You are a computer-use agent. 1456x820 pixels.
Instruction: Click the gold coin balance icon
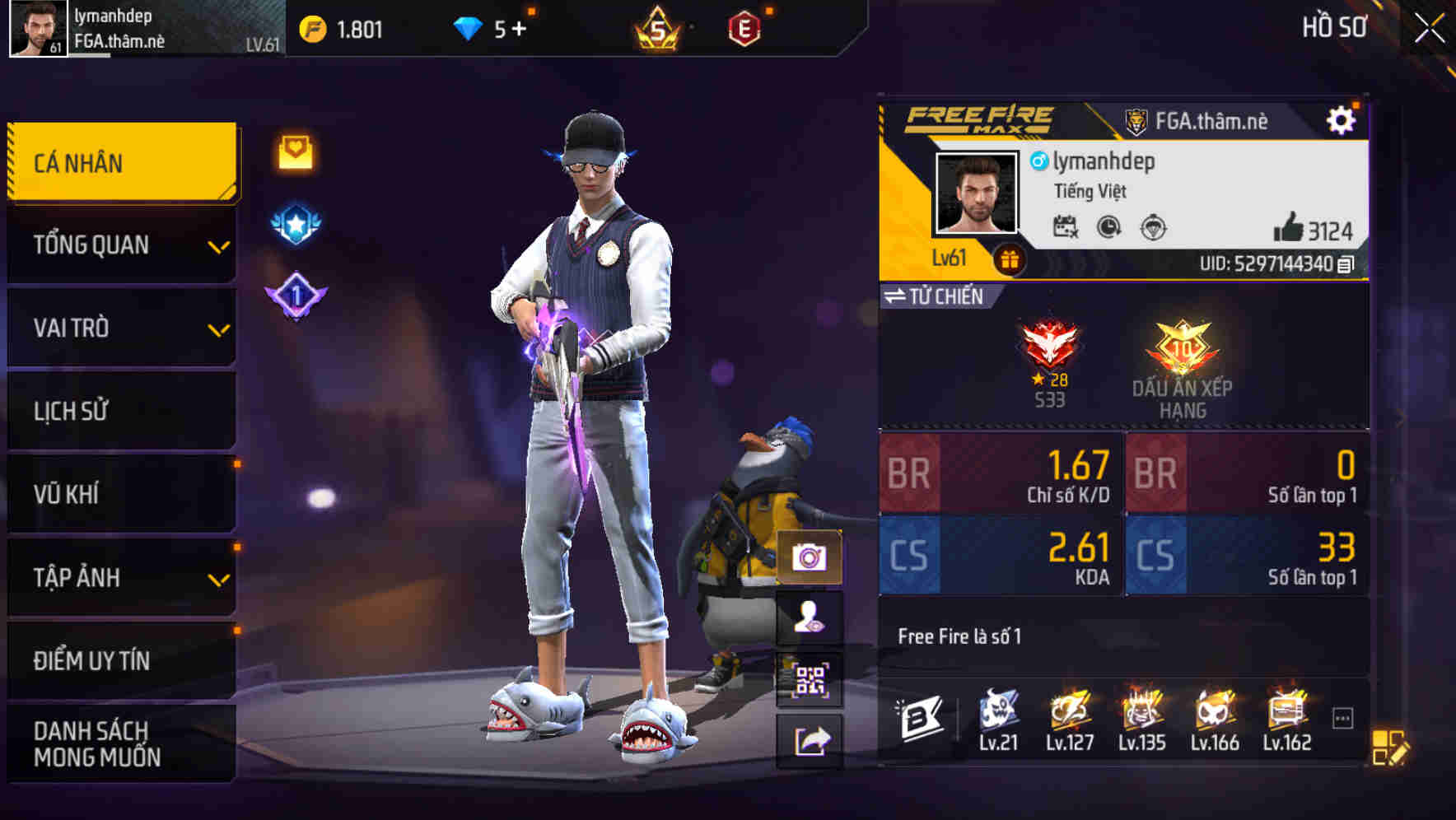tap(314, 27)
